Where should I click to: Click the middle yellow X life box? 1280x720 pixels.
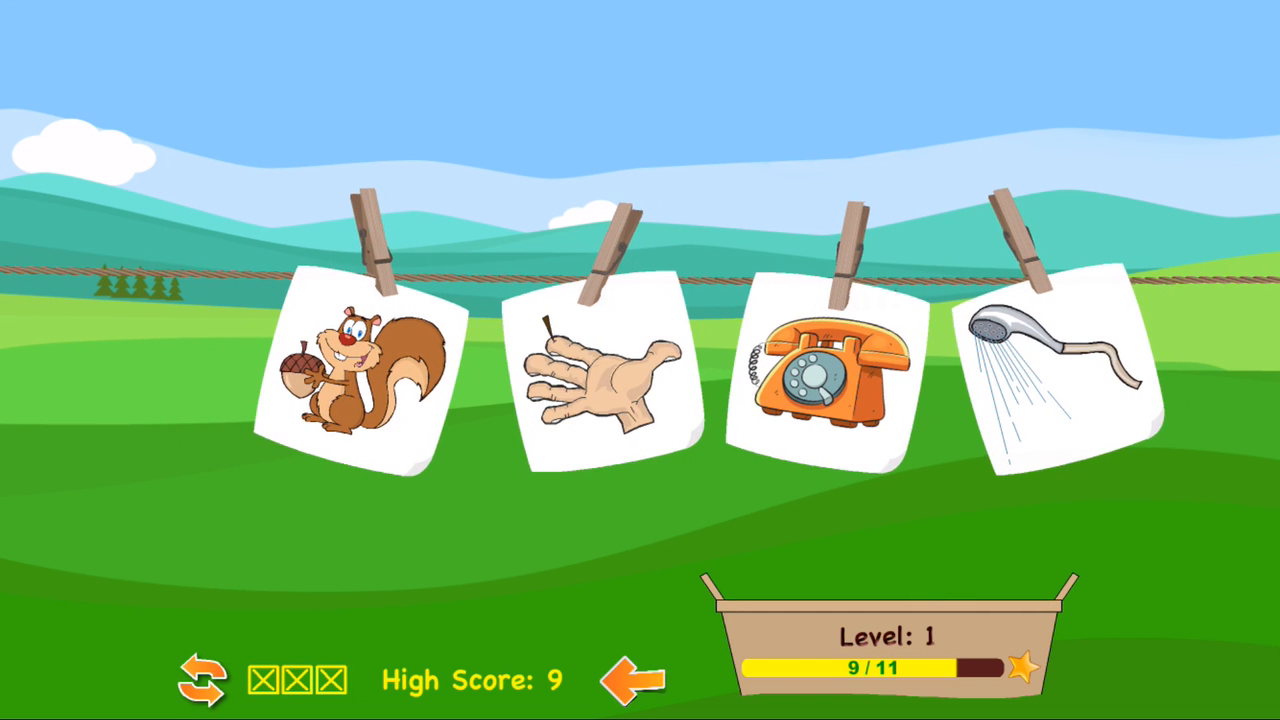pos(295,680)
